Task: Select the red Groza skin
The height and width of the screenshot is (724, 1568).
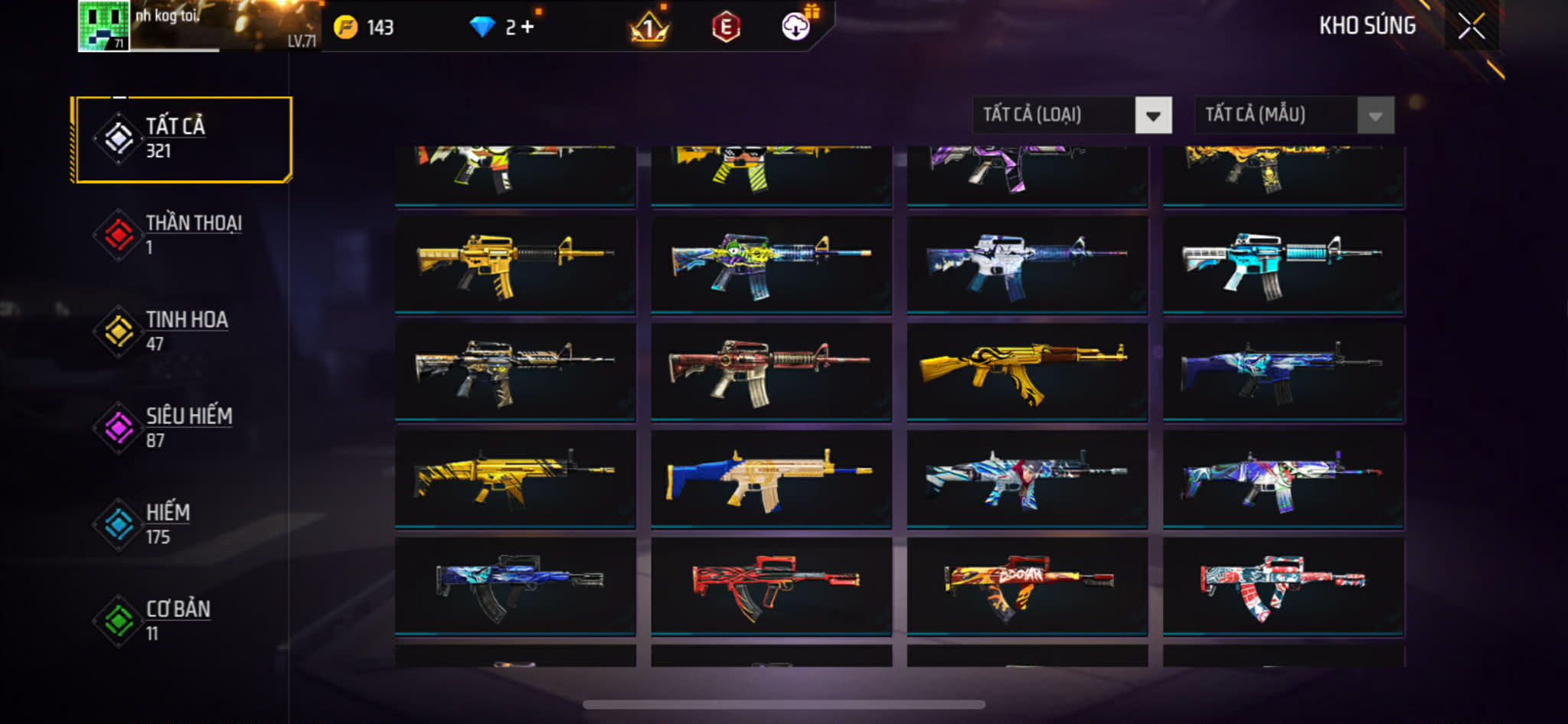Action: pyautogui.click(x=771, y=585)
